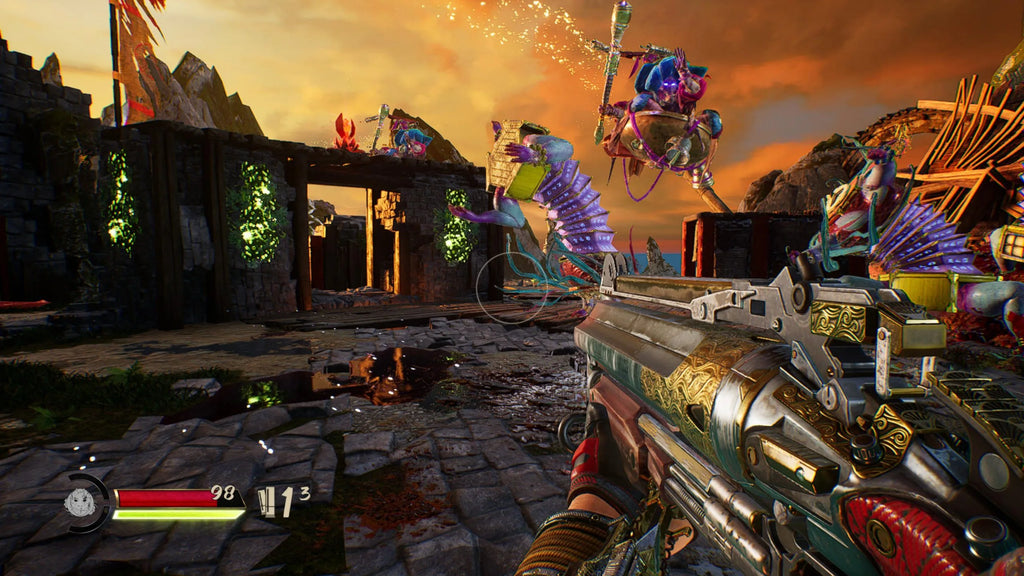
Task: Select the ammo clip icon
Action: click(266, 500)
